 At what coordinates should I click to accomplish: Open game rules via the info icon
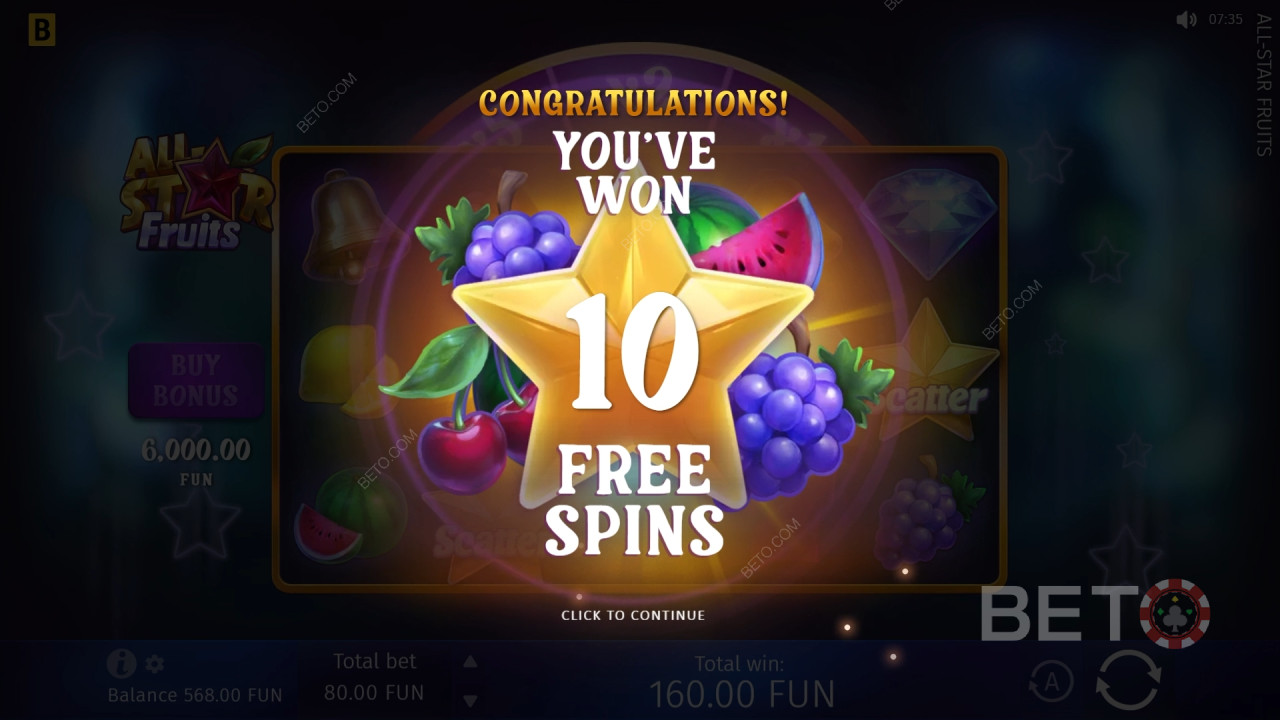120,664
